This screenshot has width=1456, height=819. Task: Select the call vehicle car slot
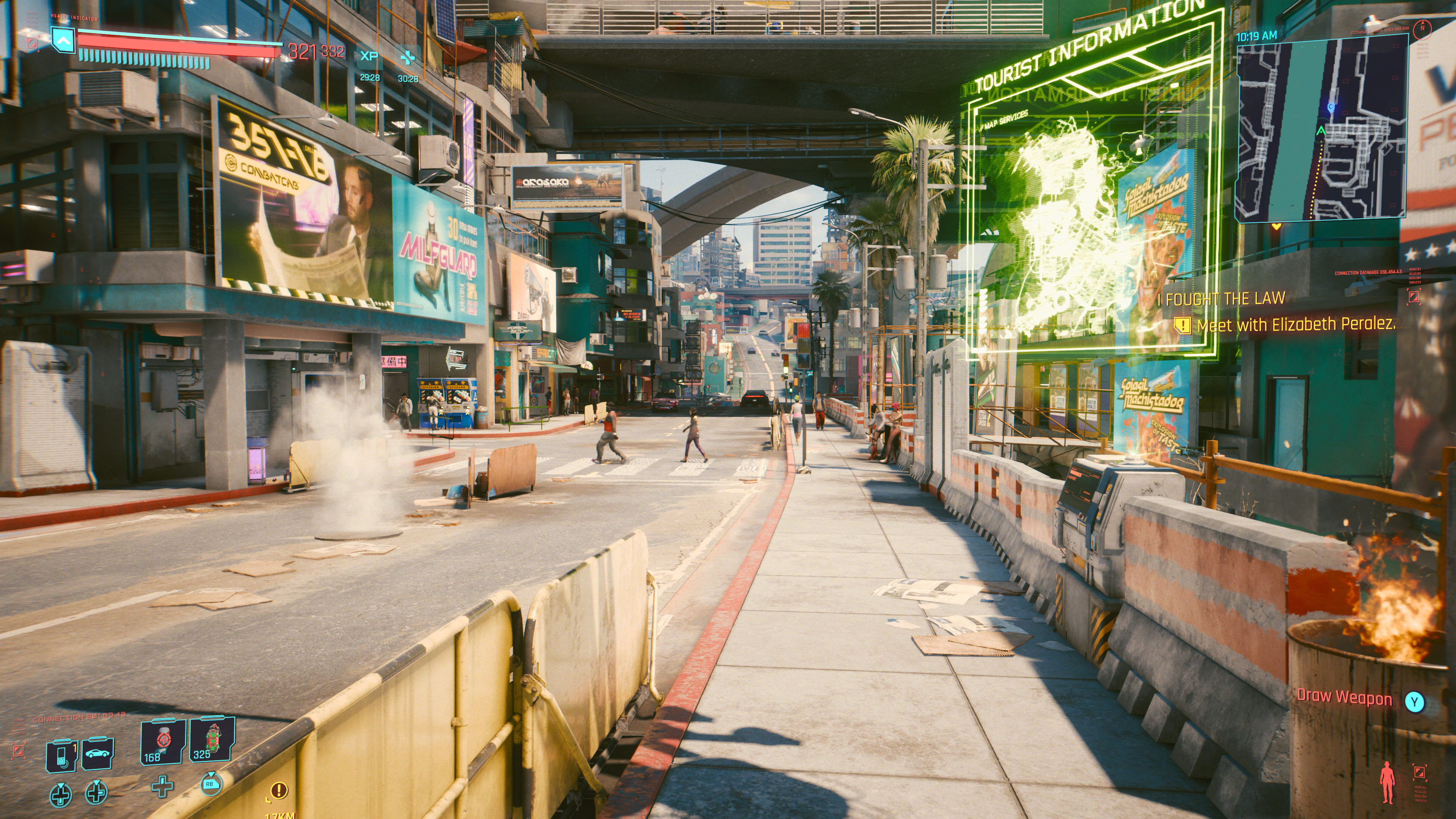pyautogui.click(x=98, y=753)
